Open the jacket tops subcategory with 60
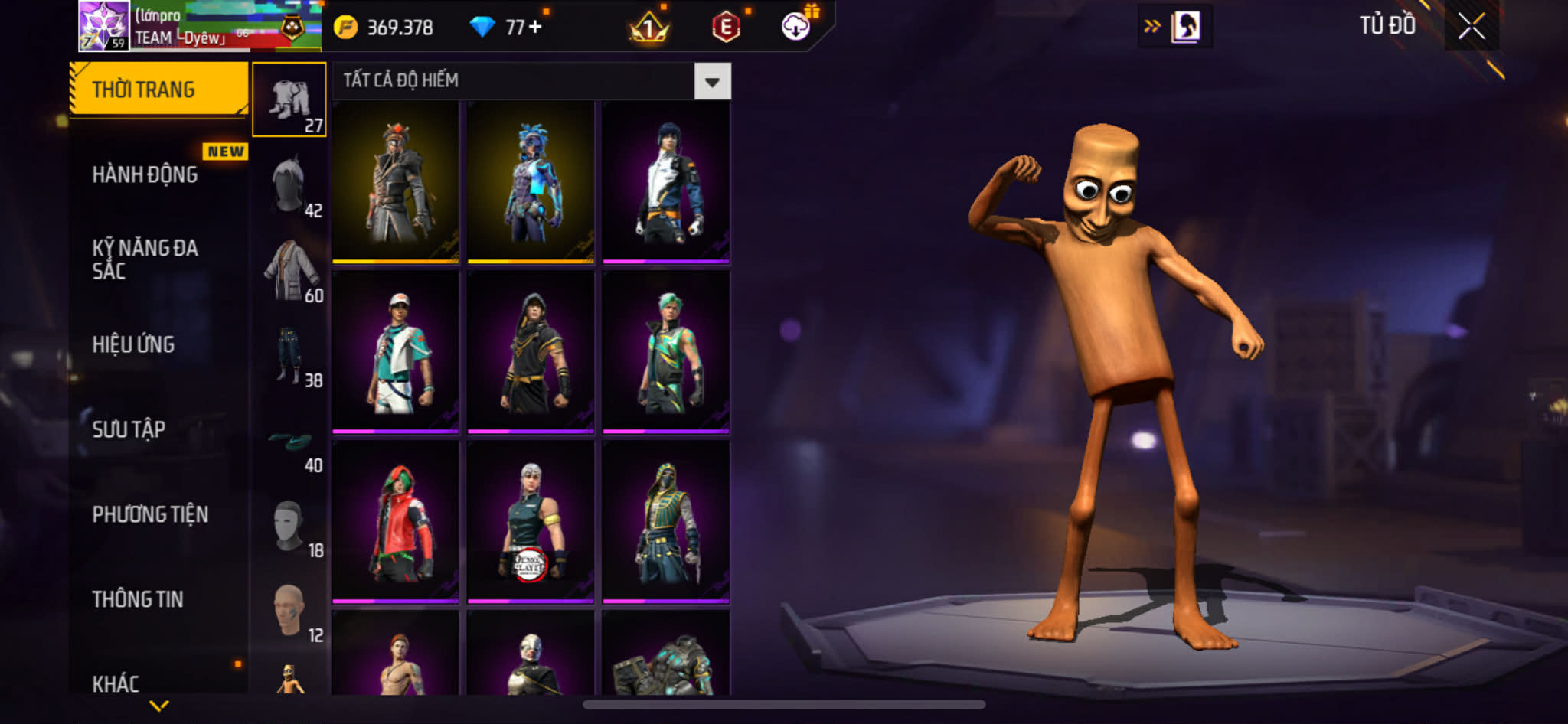This screenshot has width=1568, height=724. 289,270
